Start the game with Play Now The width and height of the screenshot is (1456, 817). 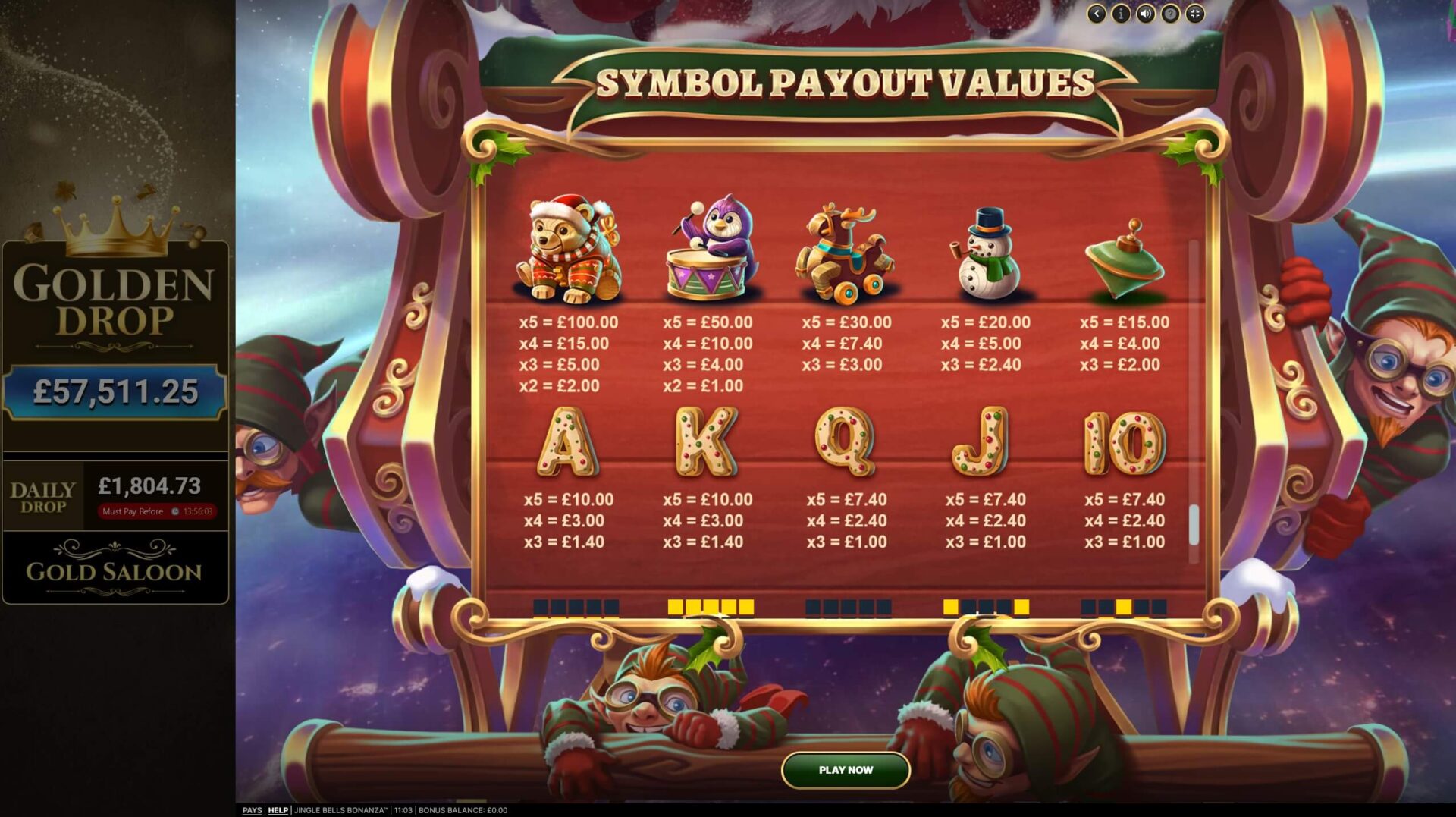pyautogui.click(x=846, y=770)
